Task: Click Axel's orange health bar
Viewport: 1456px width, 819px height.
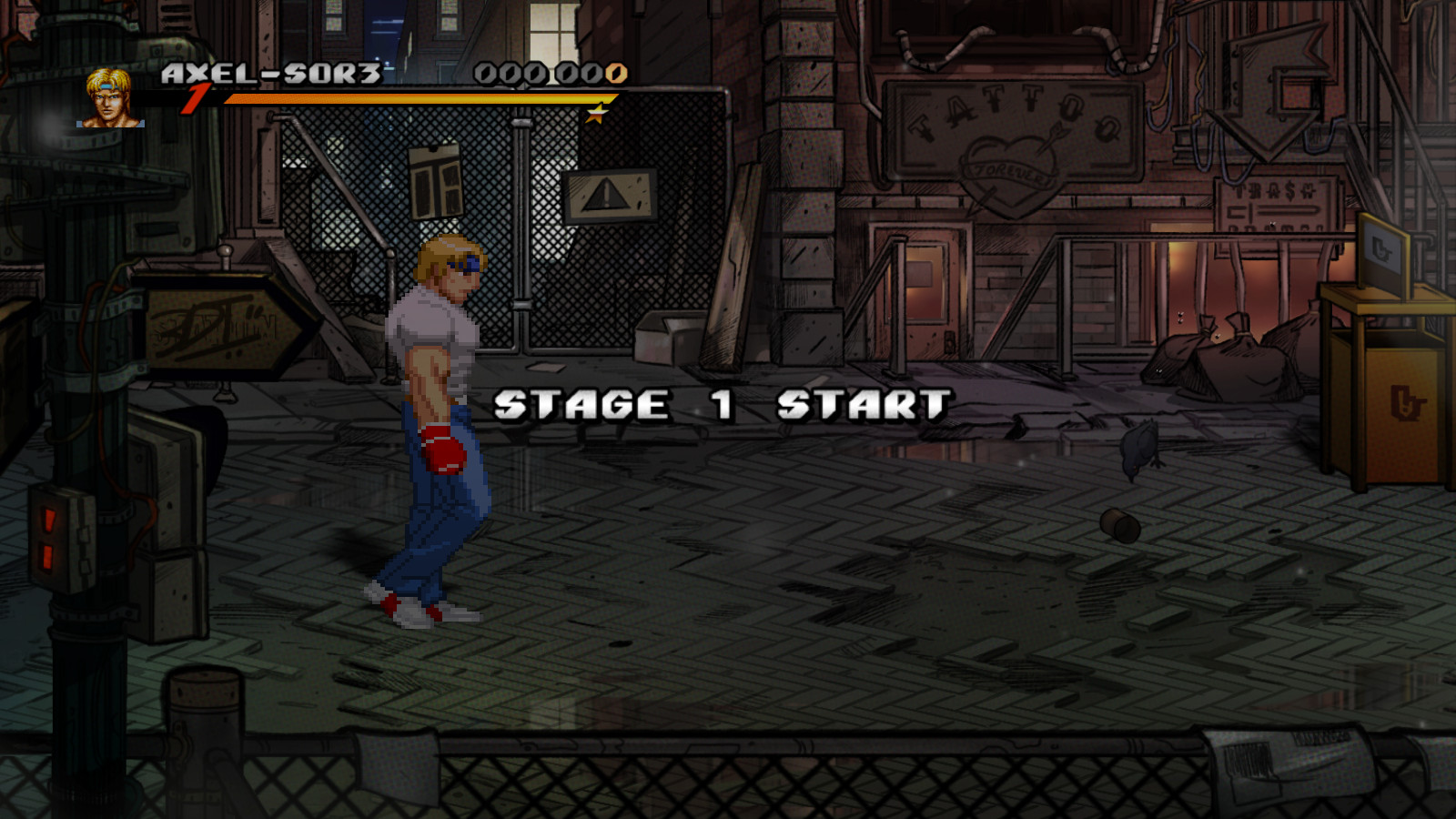Action: point(409,100)
